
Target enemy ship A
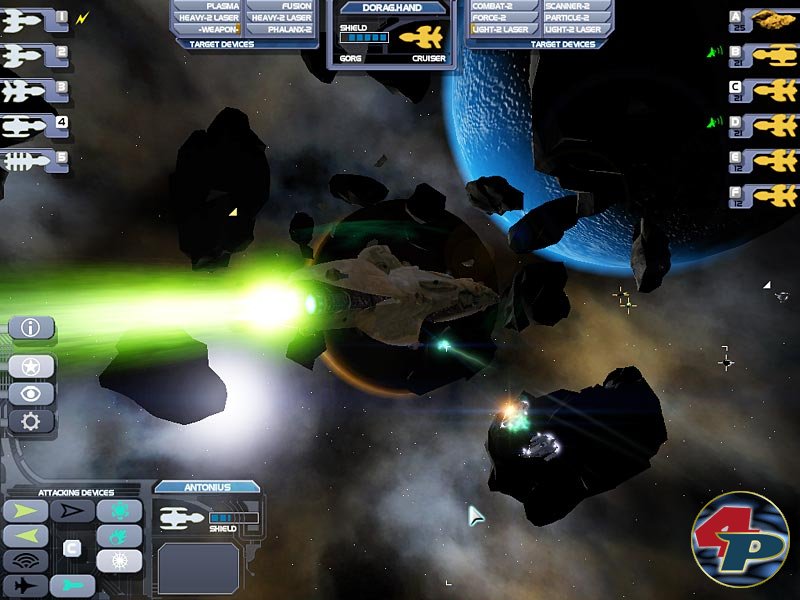pyautogui.click(x=764, y=20)
